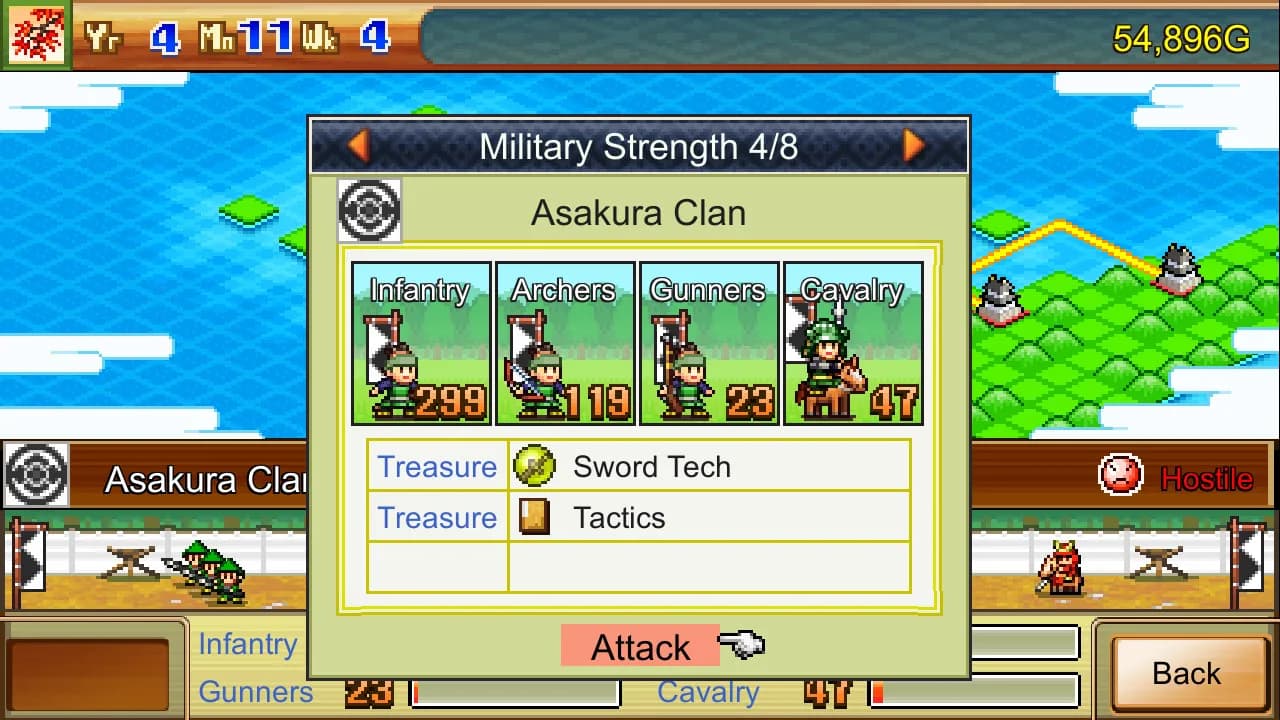Click the red clan crest icon
The height and width of the screenshot is (720, 1280).
point(36,36)
